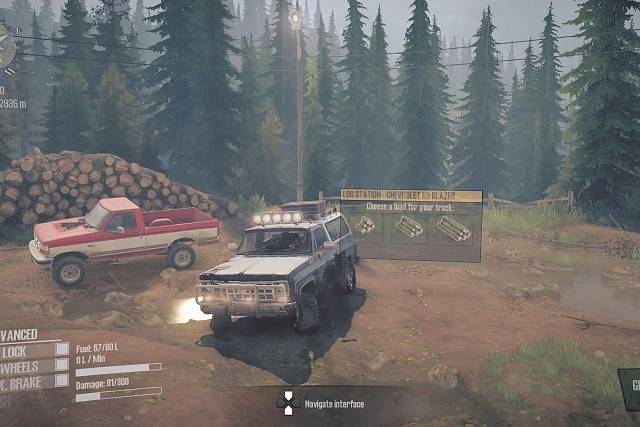Enable the all wheels drive checkbox
This screenshot has height=427, width=640.
[x=61, y=366]
